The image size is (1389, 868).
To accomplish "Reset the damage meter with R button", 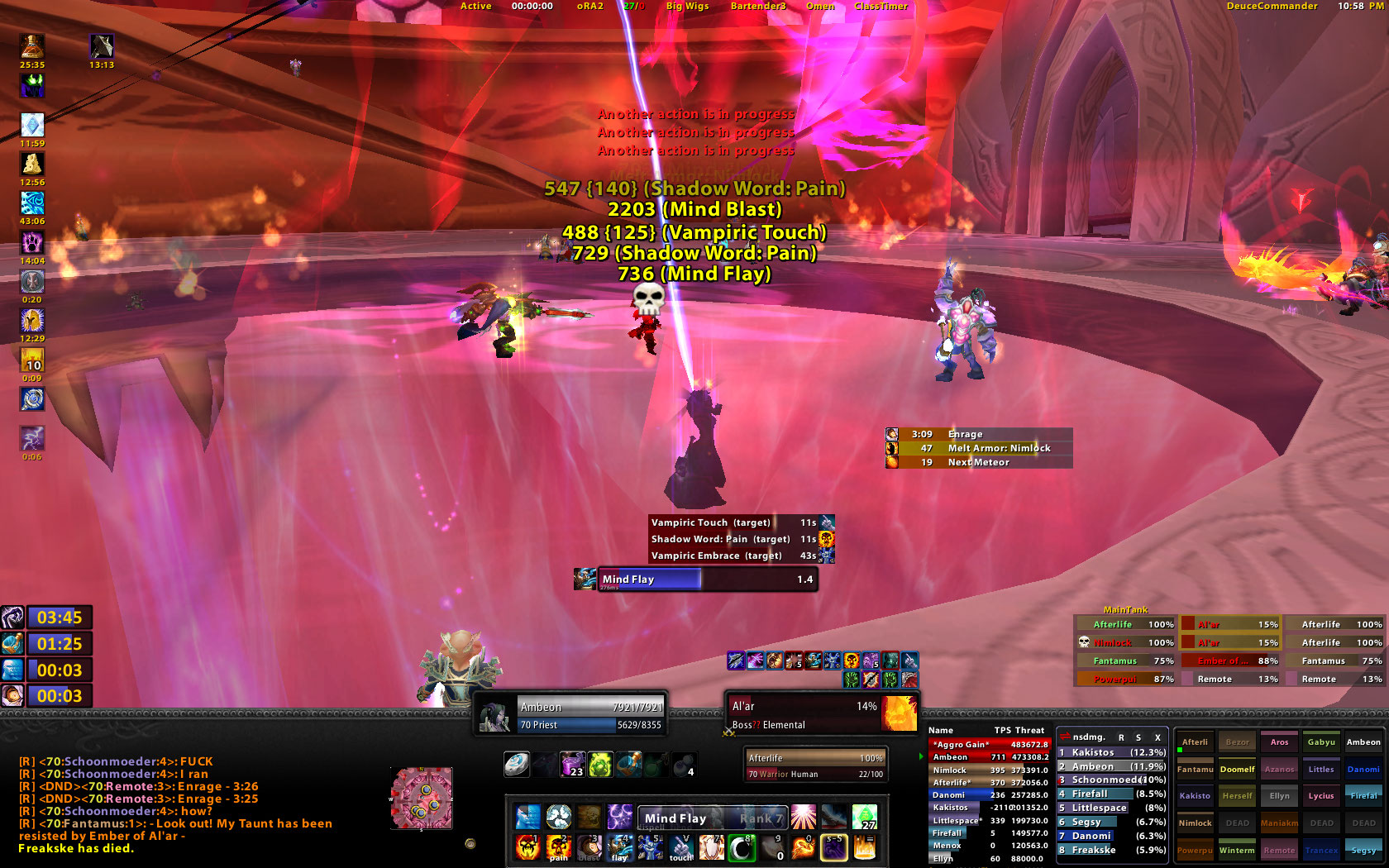I will click(x=1121, y=737).
